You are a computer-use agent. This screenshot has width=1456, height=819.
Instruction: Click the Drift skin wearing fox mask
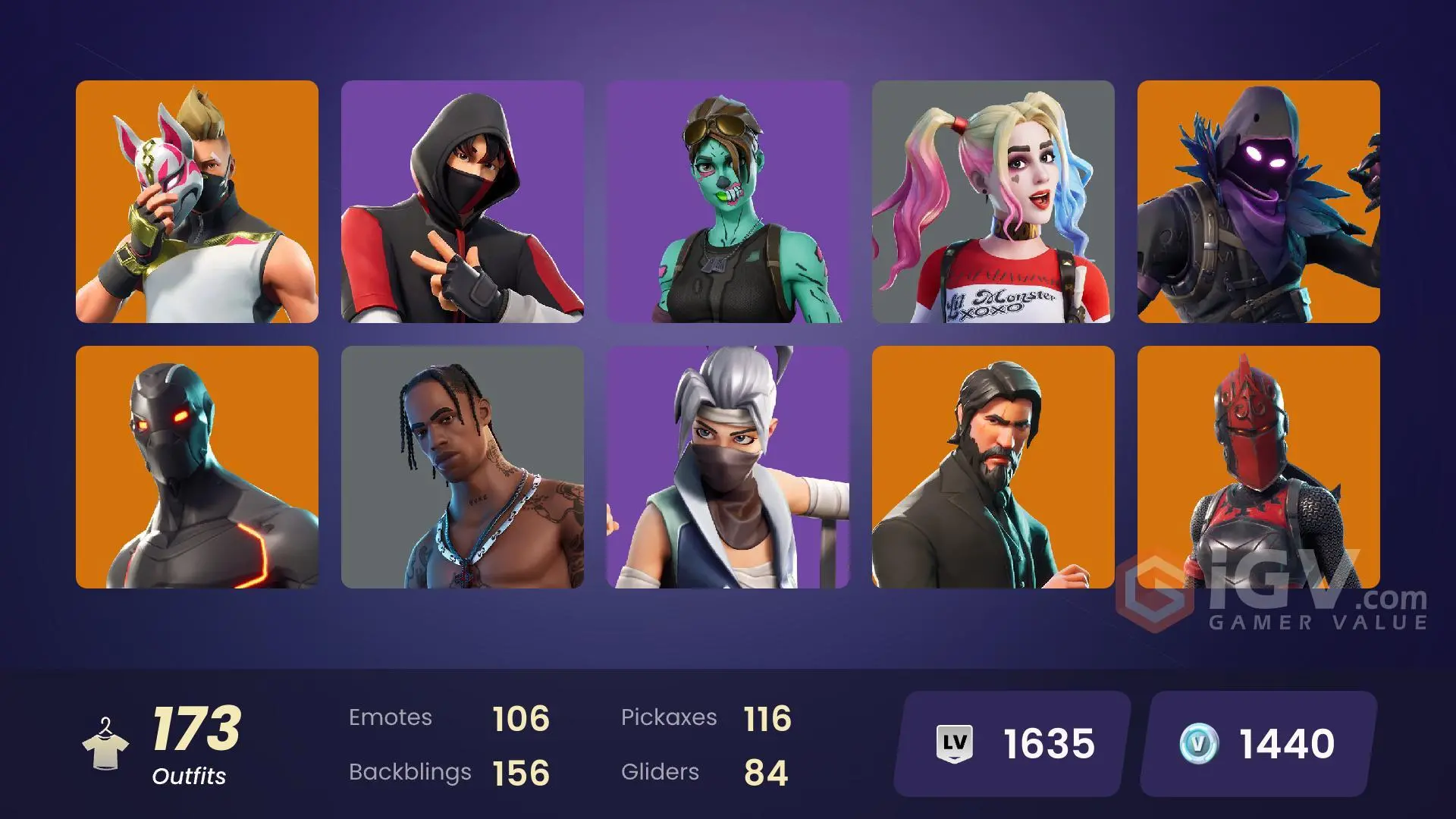(x=196, y=201)
